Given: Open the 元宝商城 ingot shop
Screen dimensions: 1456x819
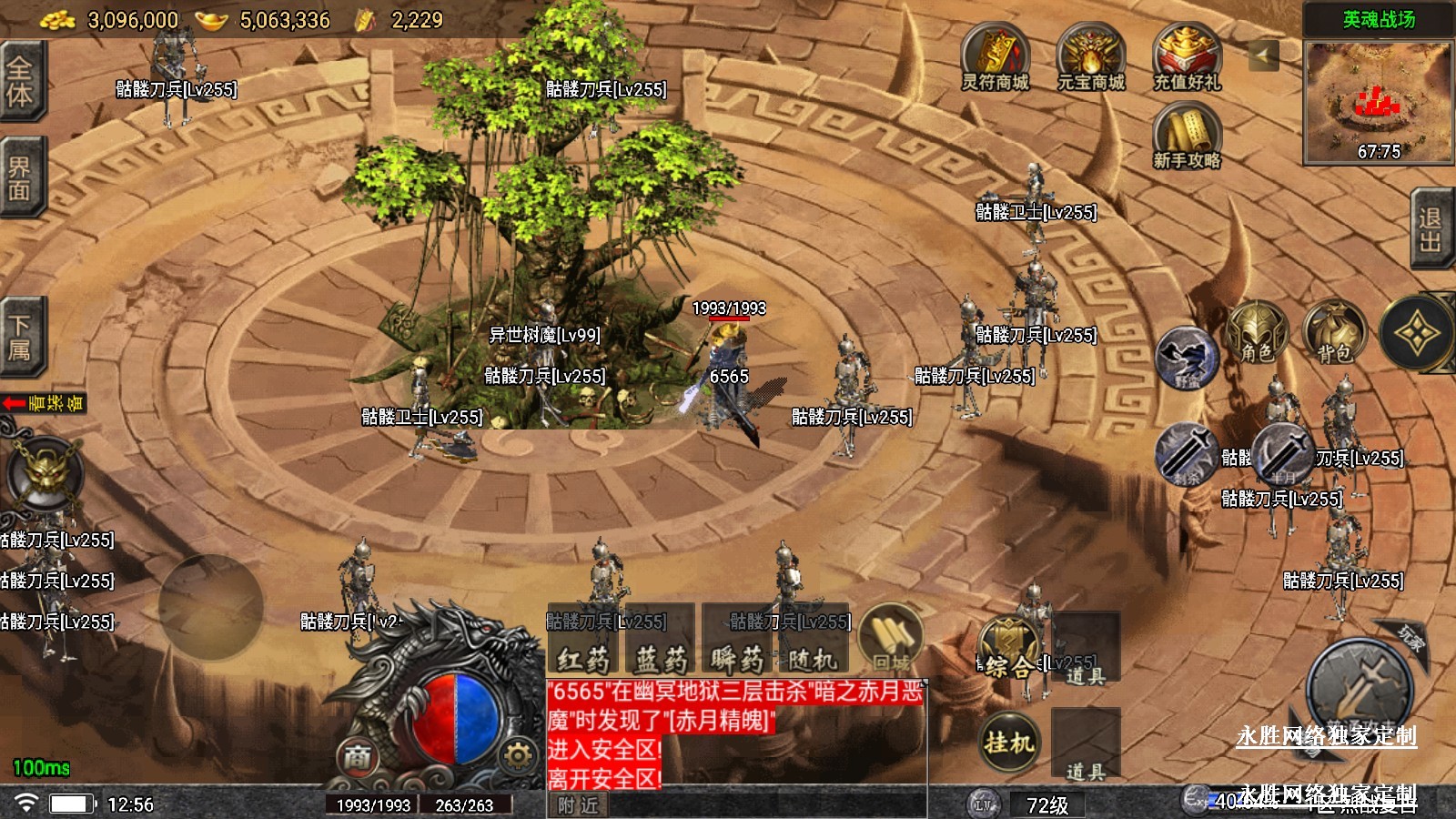Looking at the screenshot, I should [1091, 56].
